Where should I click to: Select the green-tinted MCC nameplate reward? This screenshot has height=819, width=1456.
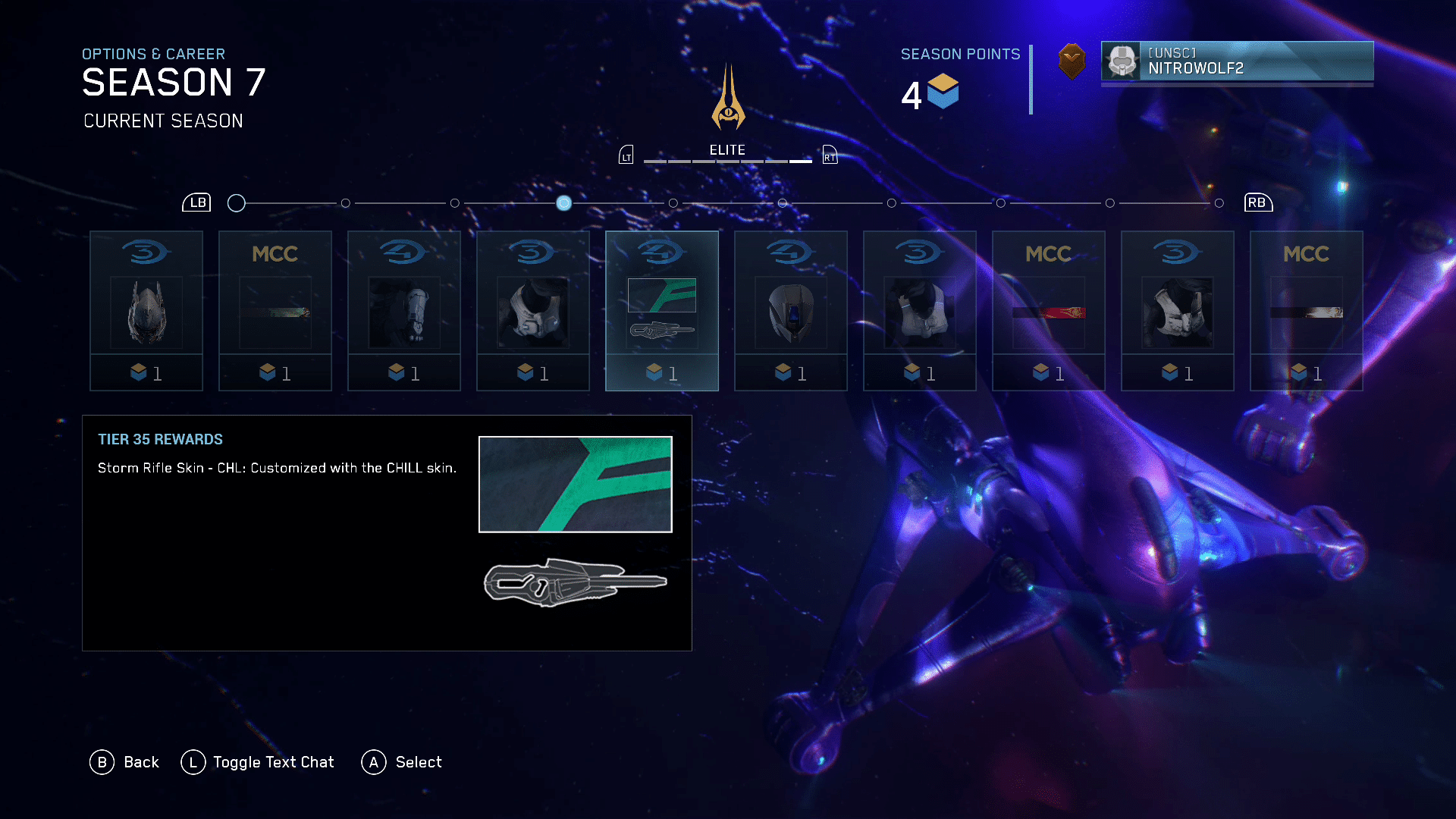[275, 311]
